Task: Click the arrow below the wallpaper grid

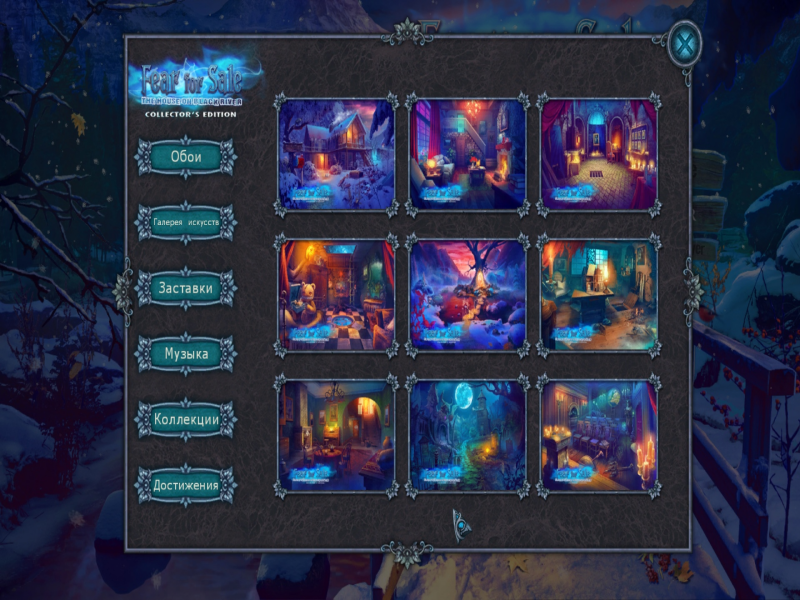Action: [x=461, y=521]
